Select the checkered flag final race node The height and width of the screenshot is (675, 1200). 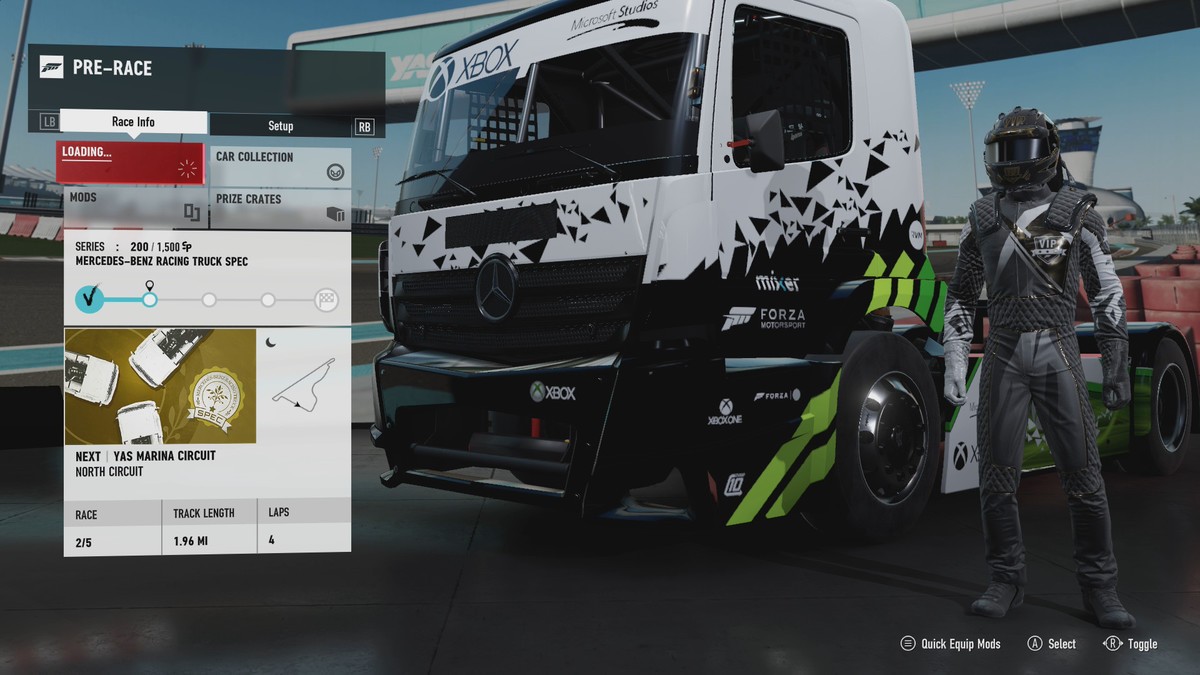pos(326,299)
